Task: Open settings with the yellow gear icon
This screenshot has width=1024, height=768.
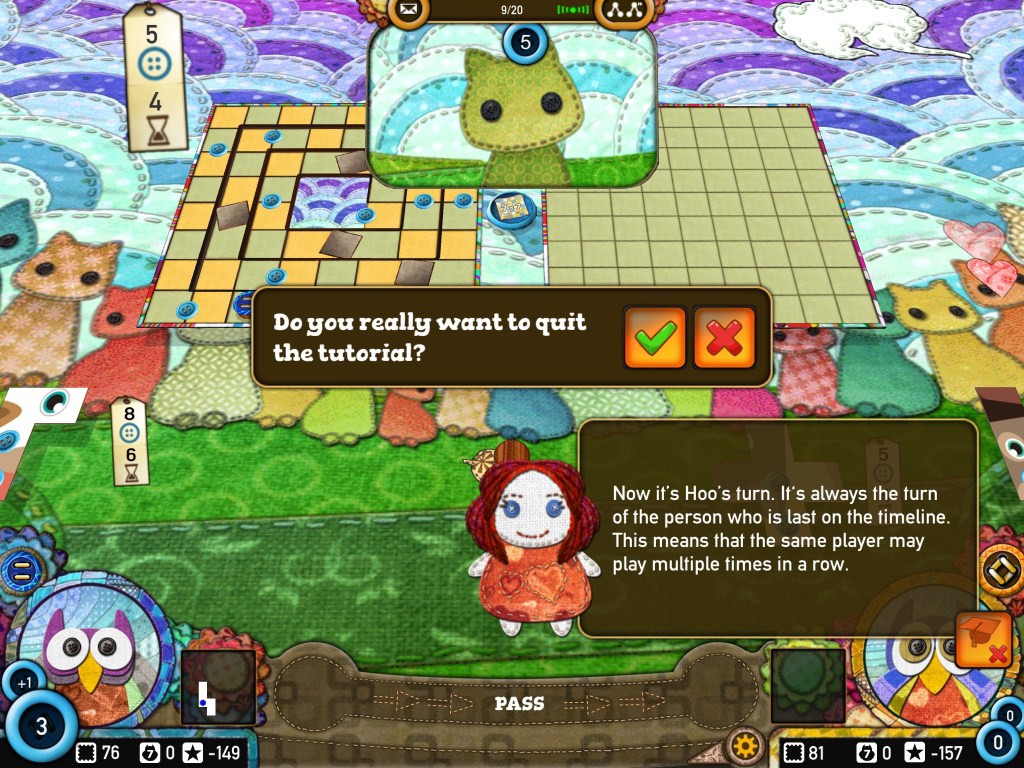Action: pyautogui.click(x=743, y=746)
